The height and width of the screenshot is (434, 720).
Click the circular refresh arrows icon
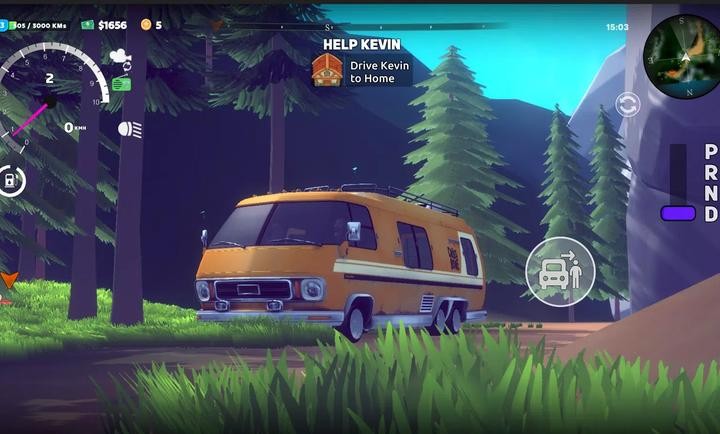627,104
